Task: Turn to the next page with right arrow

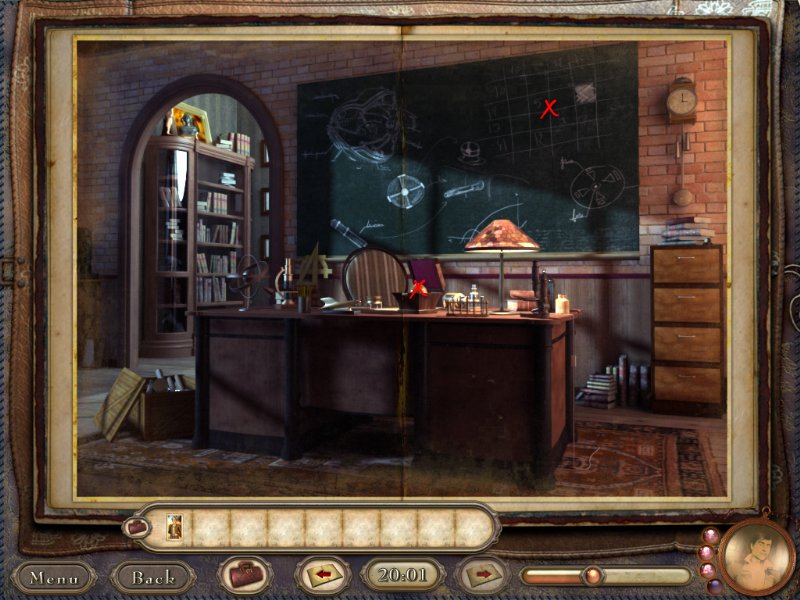Action: [482, 575]
